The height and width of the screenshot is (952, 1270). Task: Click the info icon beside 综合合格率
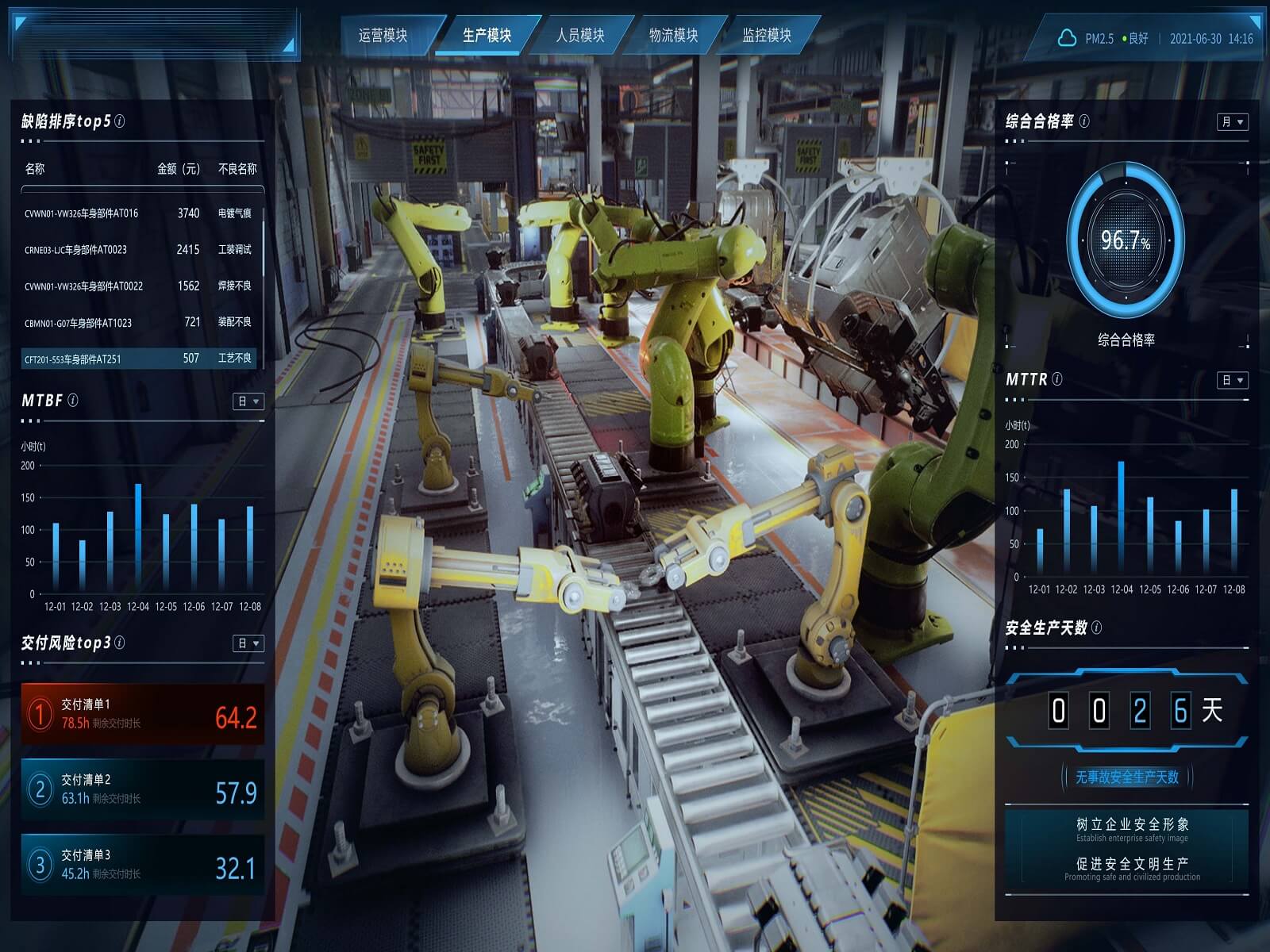point(1084,121)
